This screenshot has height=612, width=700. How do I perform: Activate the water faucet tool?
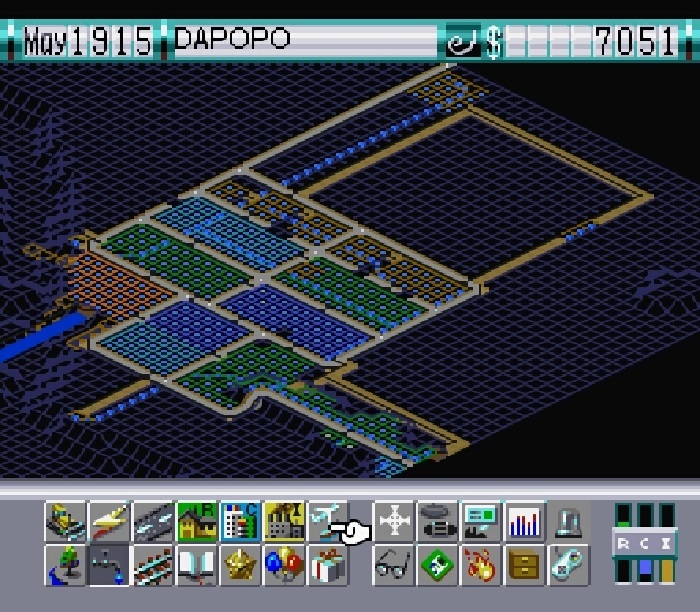coord(109,565)
